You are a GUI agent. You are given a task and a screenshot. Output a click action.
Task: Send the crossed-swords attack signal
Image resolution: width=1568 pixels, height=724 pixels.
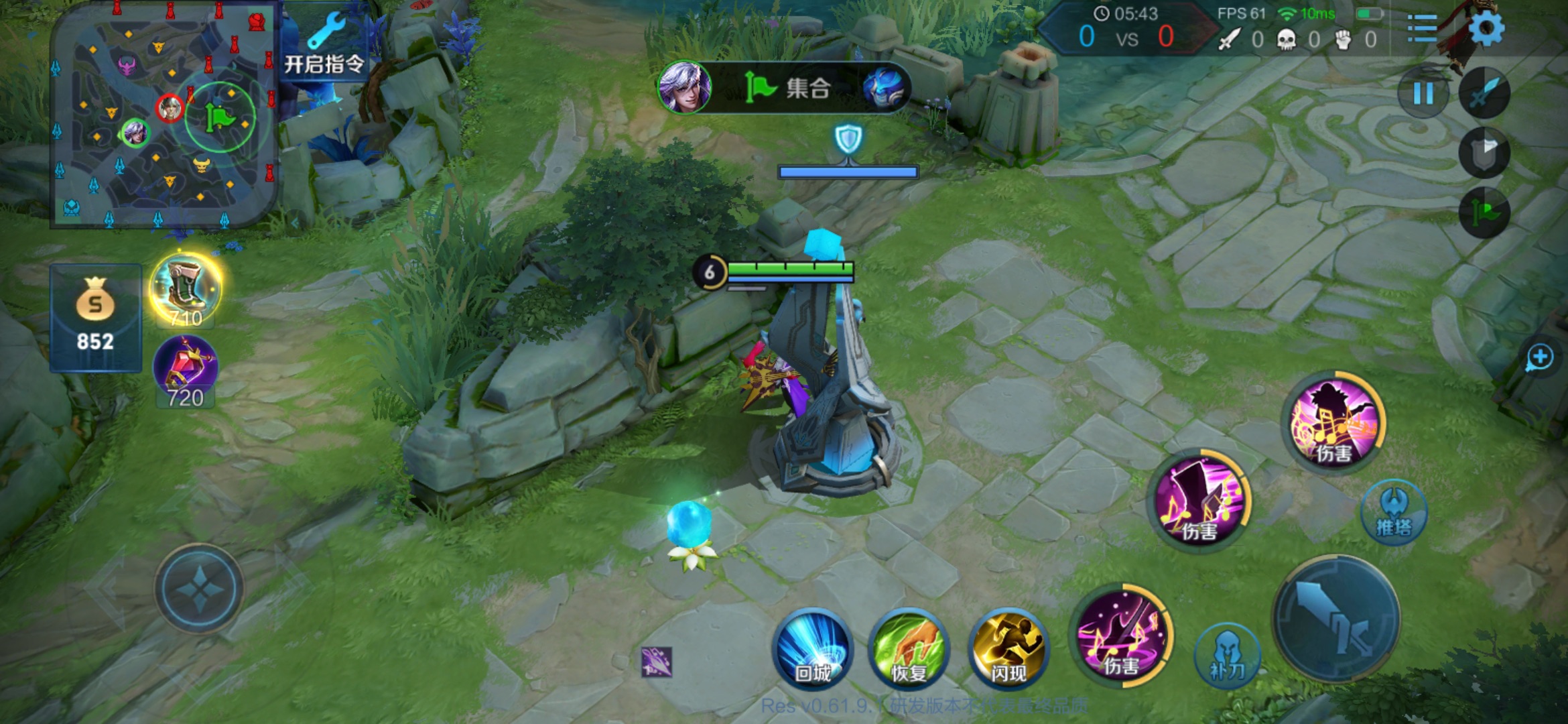(1484, 94)
